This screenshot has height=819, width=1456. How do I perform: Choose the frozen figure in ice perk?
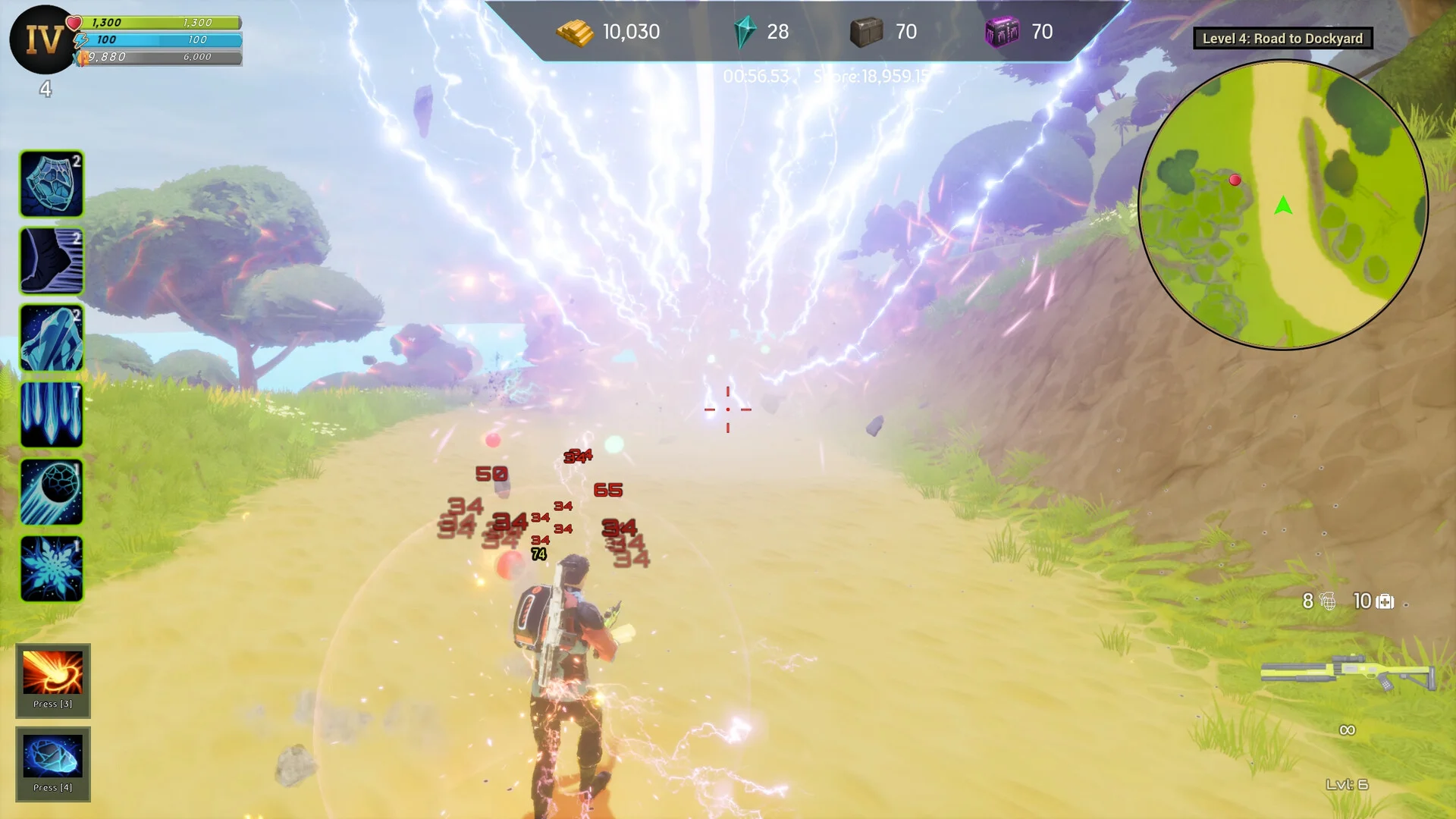coord(52,338)
